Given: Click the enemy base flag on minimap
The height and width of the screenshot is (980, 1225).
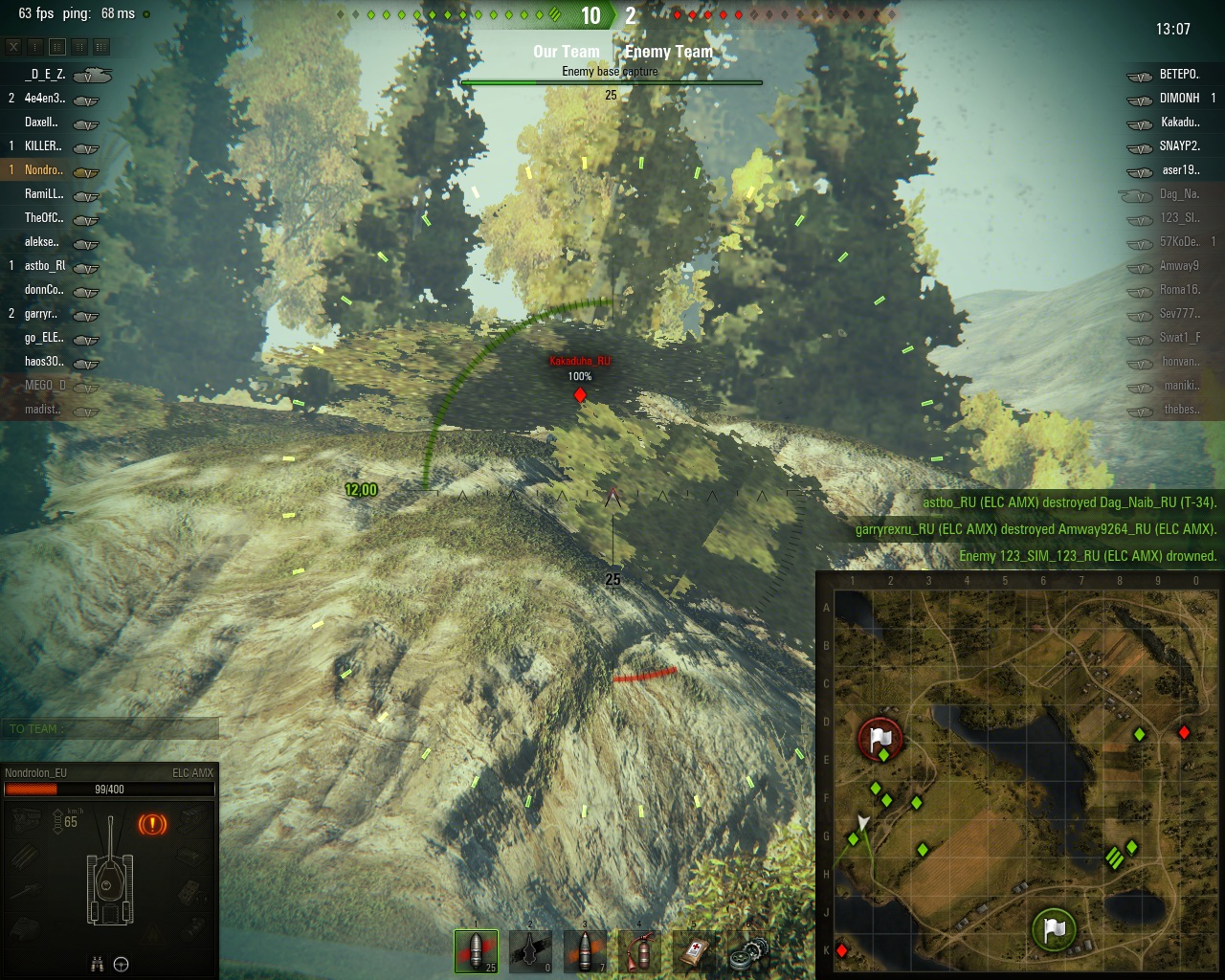Looking at the screenshot, I should pyautogui.click(x=880, y=738).
